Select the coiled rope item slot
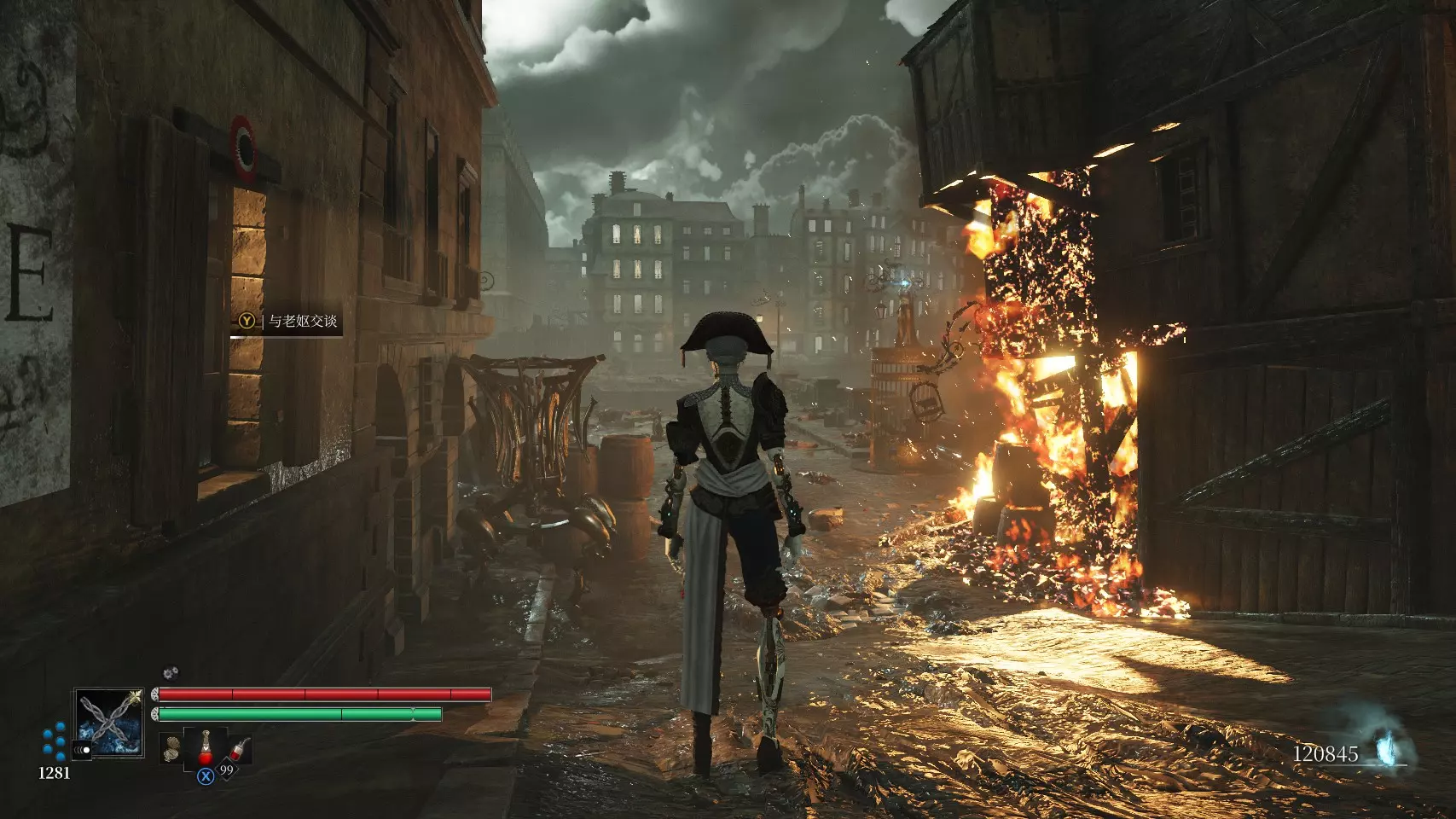The width and height of the screenshot is (1456, 819). [x=172, y=747]
